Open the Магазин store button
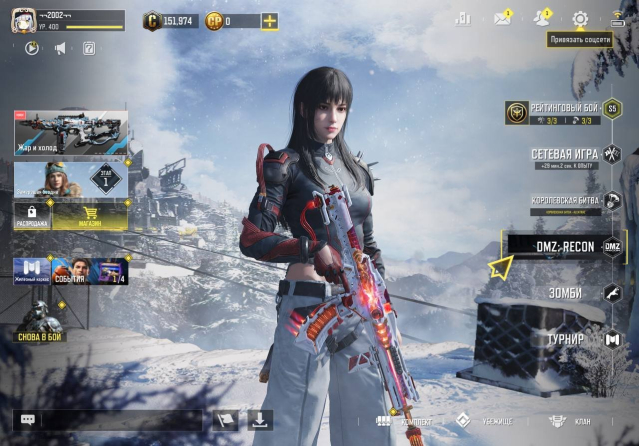639x446 pixels. point(89,212)
